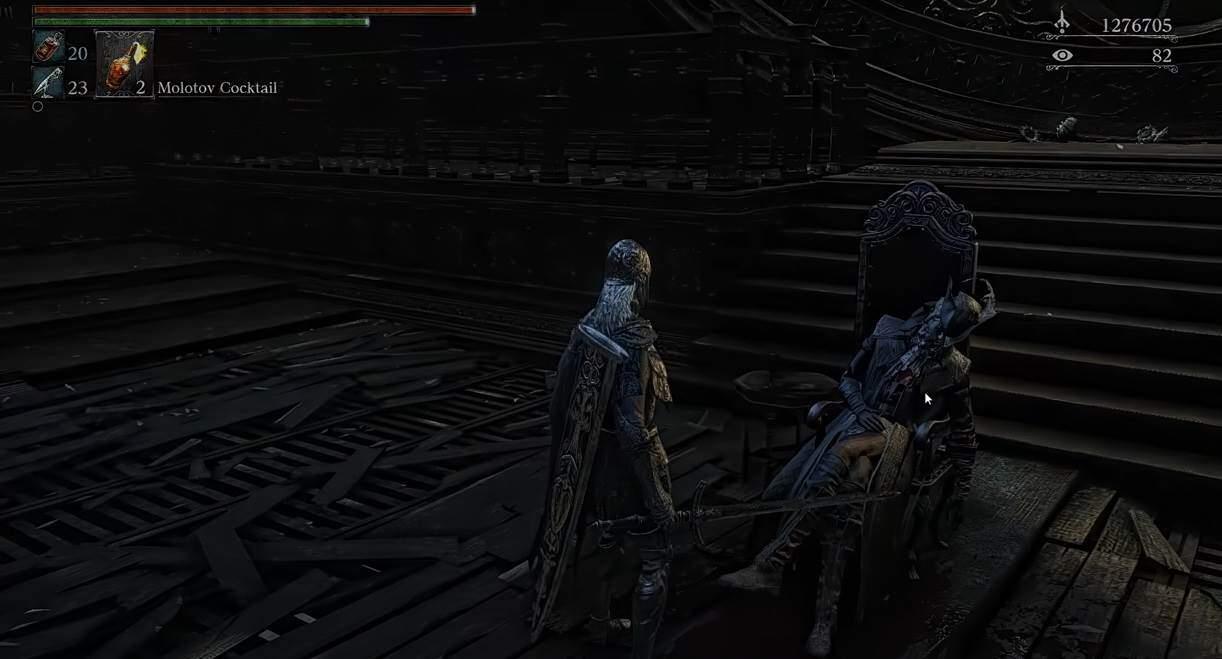
Task: Click the Quicksilver Bullets icon
Action: 47,84
